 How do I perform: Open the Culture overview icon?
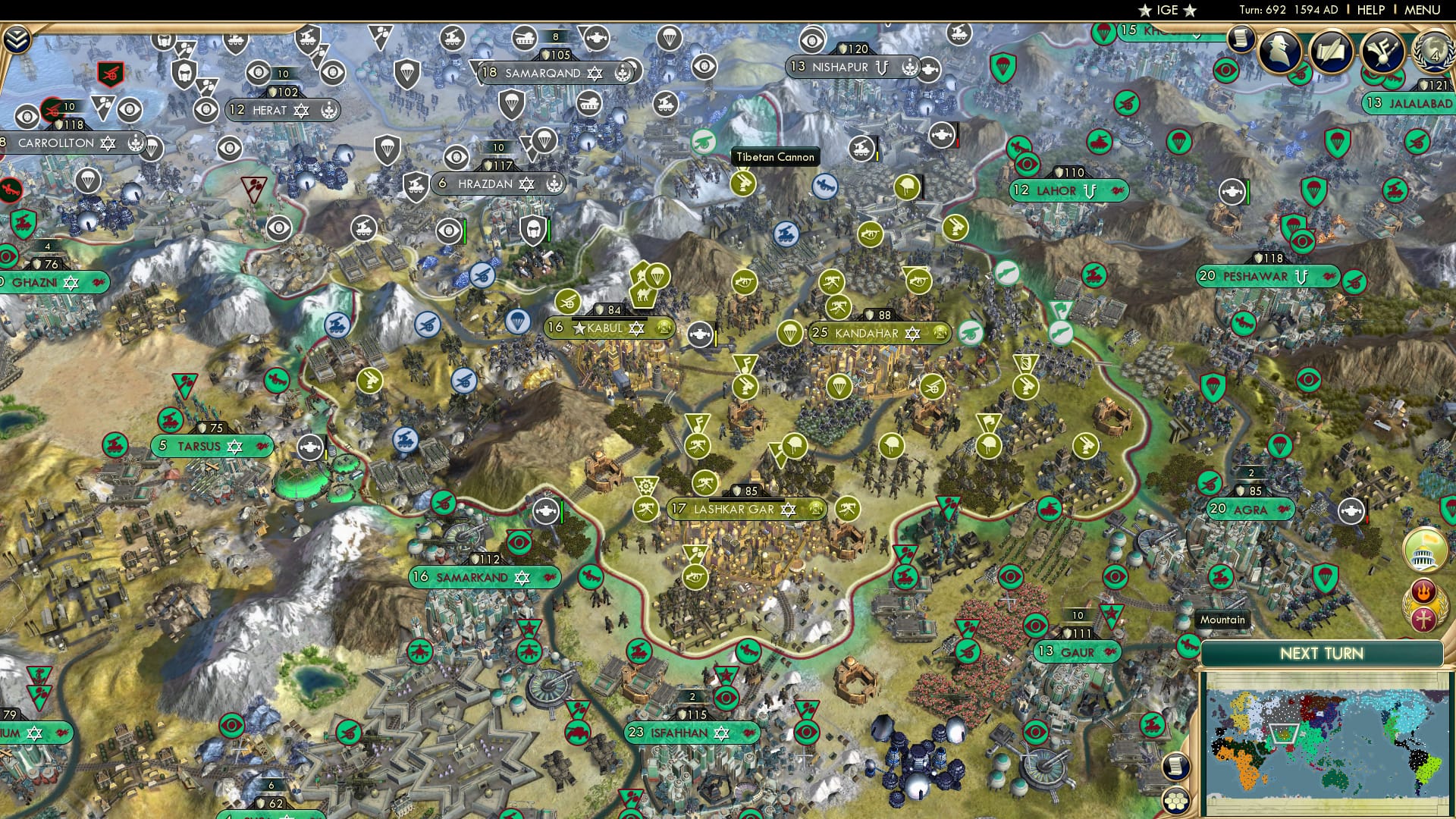(1382, 51)
